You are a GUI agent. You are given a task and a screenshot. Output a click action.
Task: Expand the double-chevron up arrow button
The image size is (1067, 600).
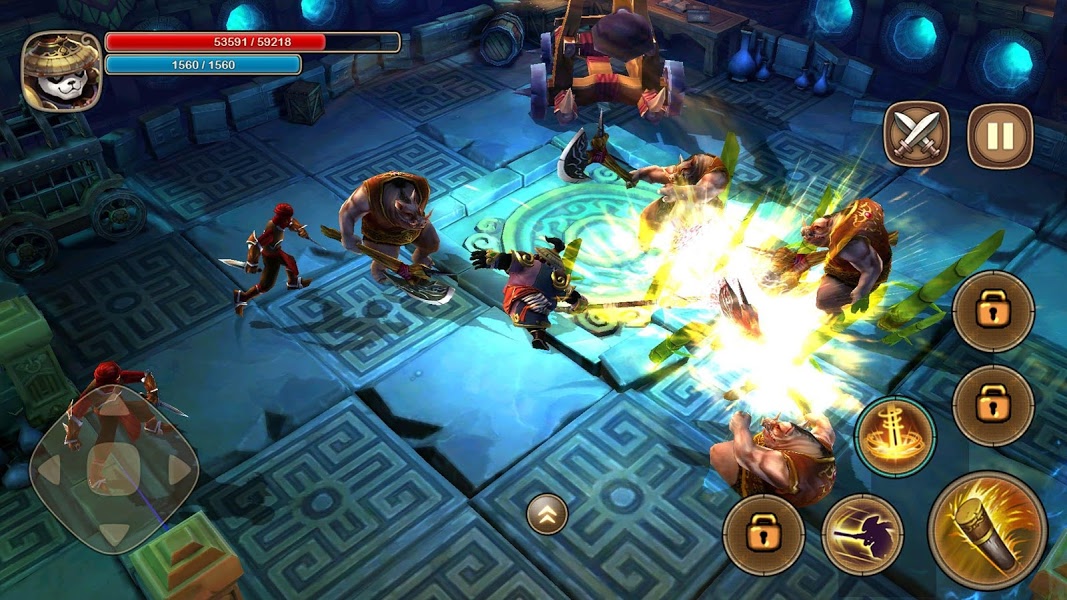click(547, 514)
